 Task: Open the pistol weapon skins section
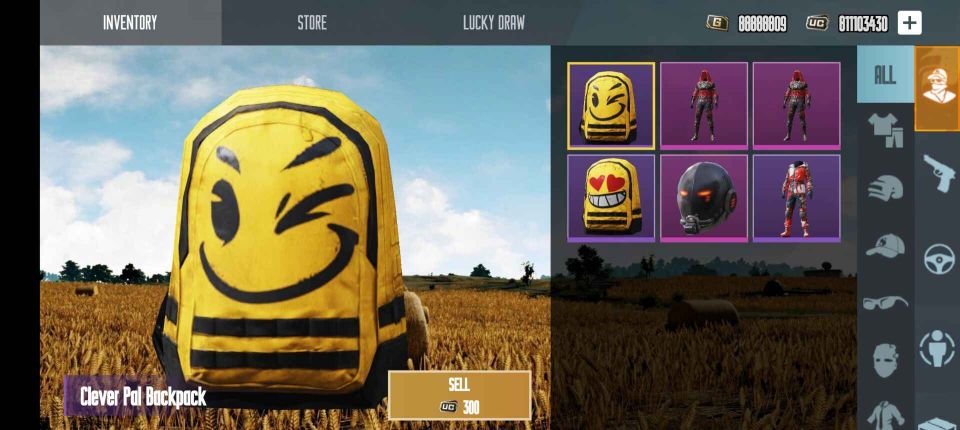938,173
